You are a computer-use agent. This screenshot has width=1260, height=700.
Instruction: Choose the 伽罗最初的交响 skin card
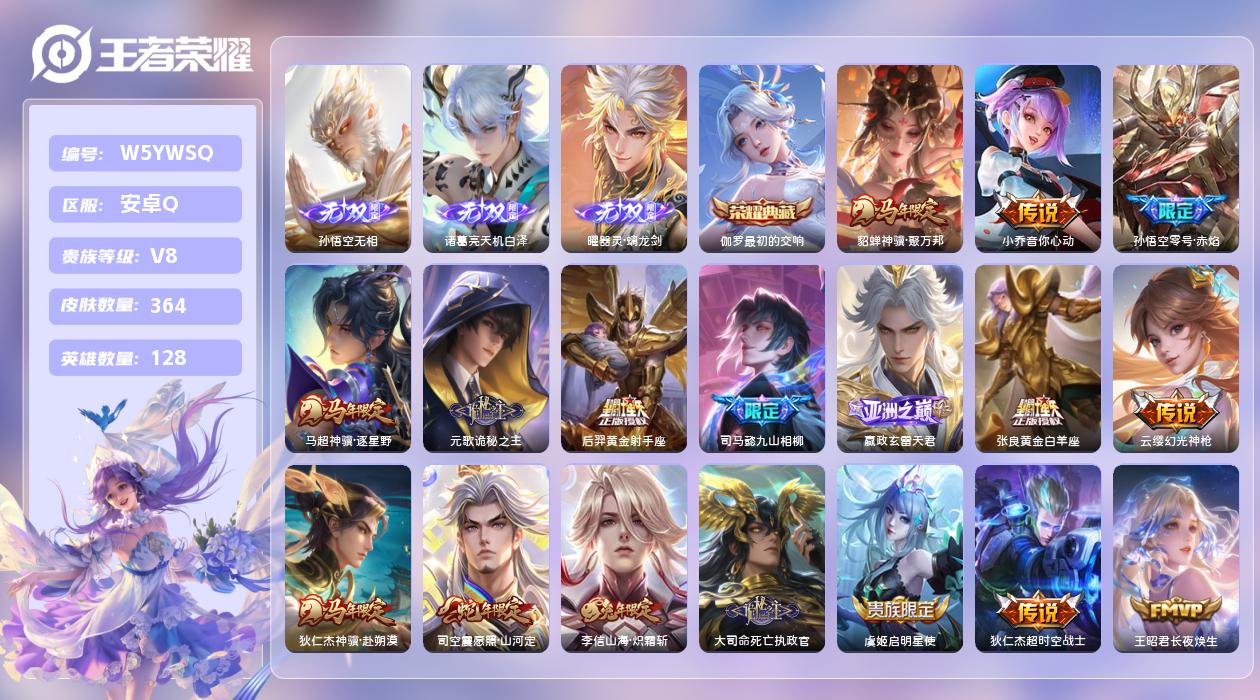[x=762, y=158]
